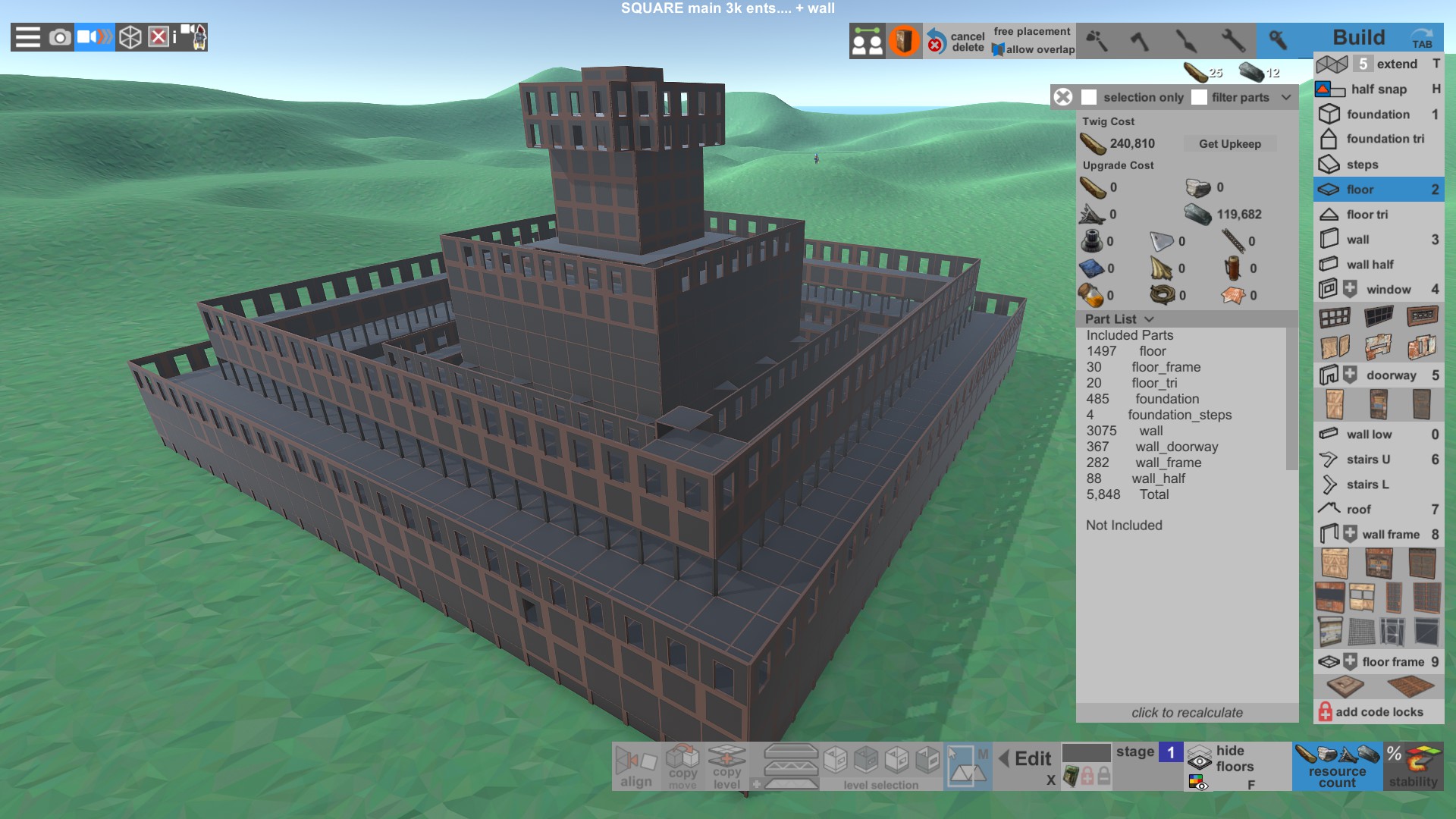Open the hamburger menu top left
This screenshot has width=1456, height=819.
click(x=27, y=36)
